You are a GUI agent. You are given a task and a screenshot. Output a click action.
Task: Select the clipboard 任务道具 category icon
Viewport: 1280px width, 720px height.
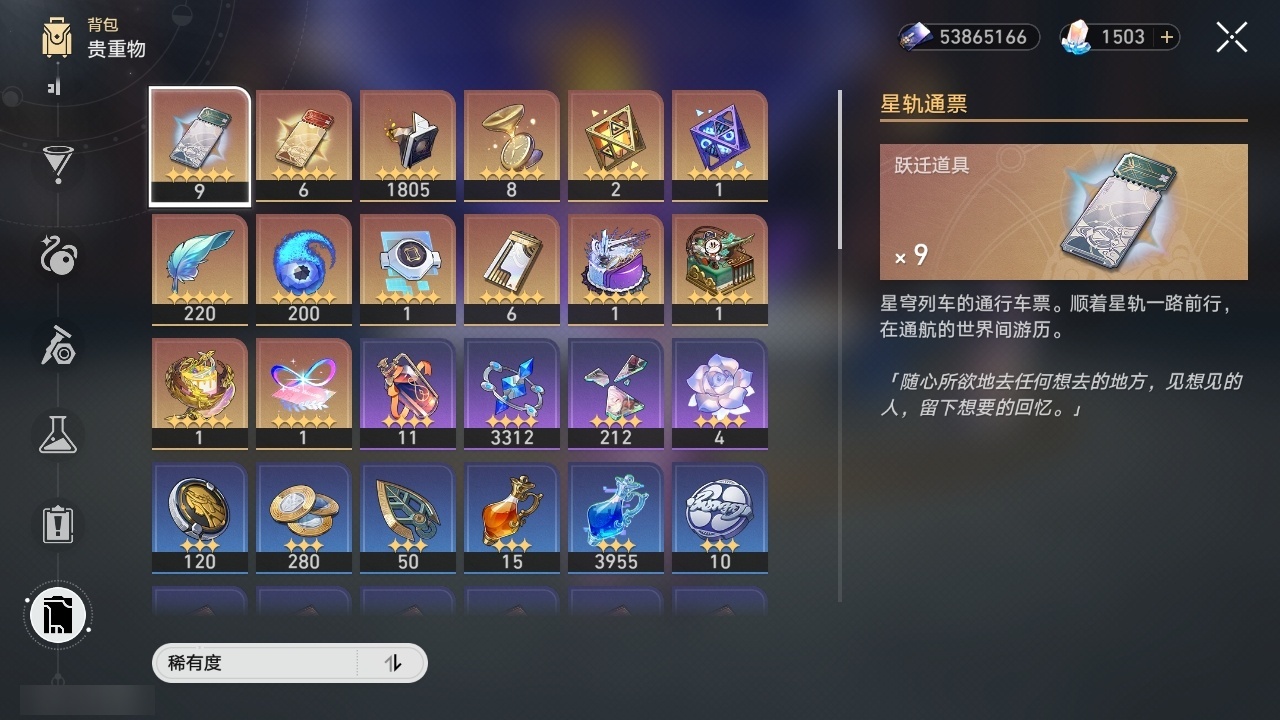58,525
